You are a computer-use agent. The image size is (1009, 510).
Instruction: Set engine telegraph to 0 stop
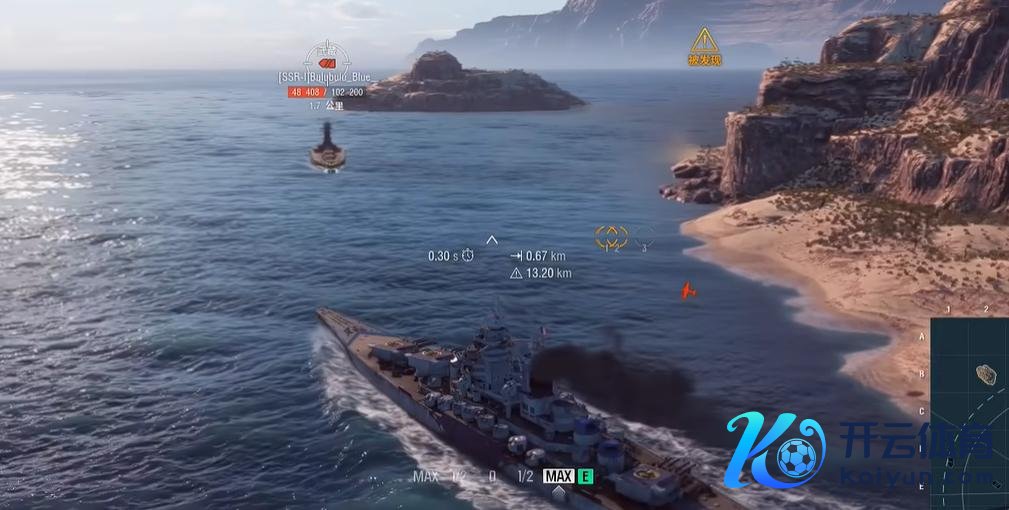click(x=492, y=477)
